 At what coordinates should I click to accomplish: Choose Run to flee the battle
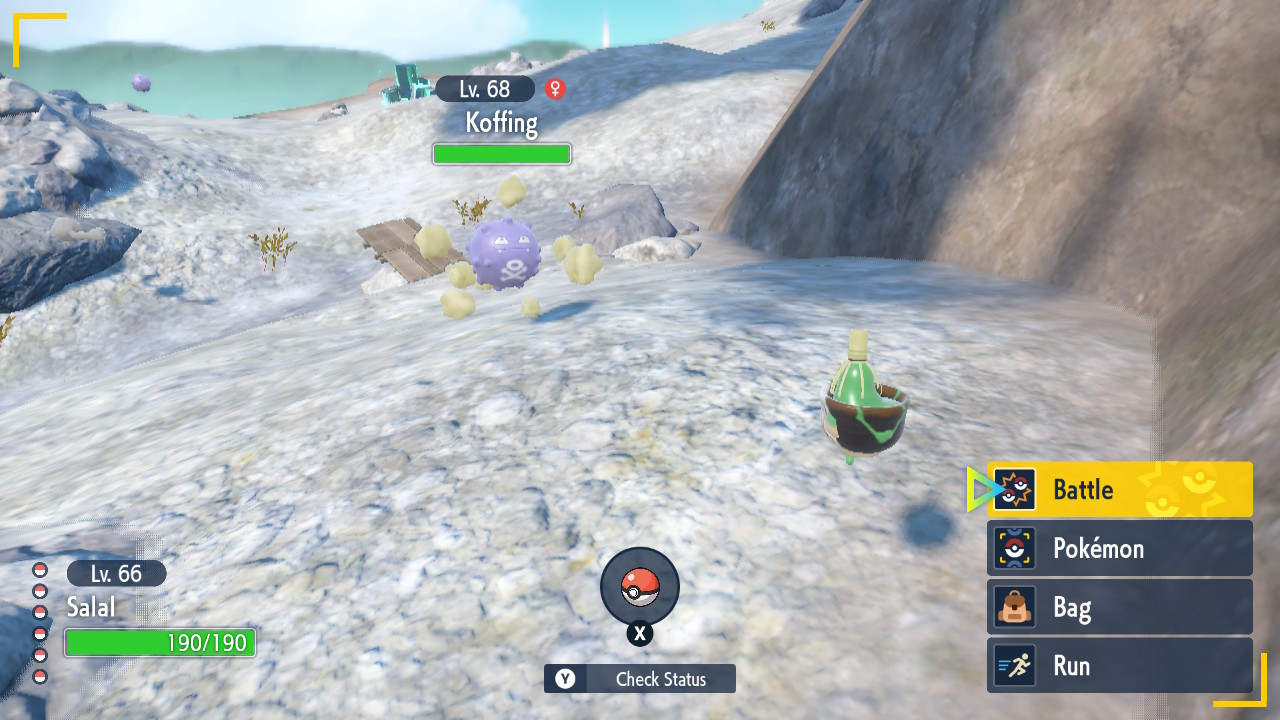tap(1120, 666)
